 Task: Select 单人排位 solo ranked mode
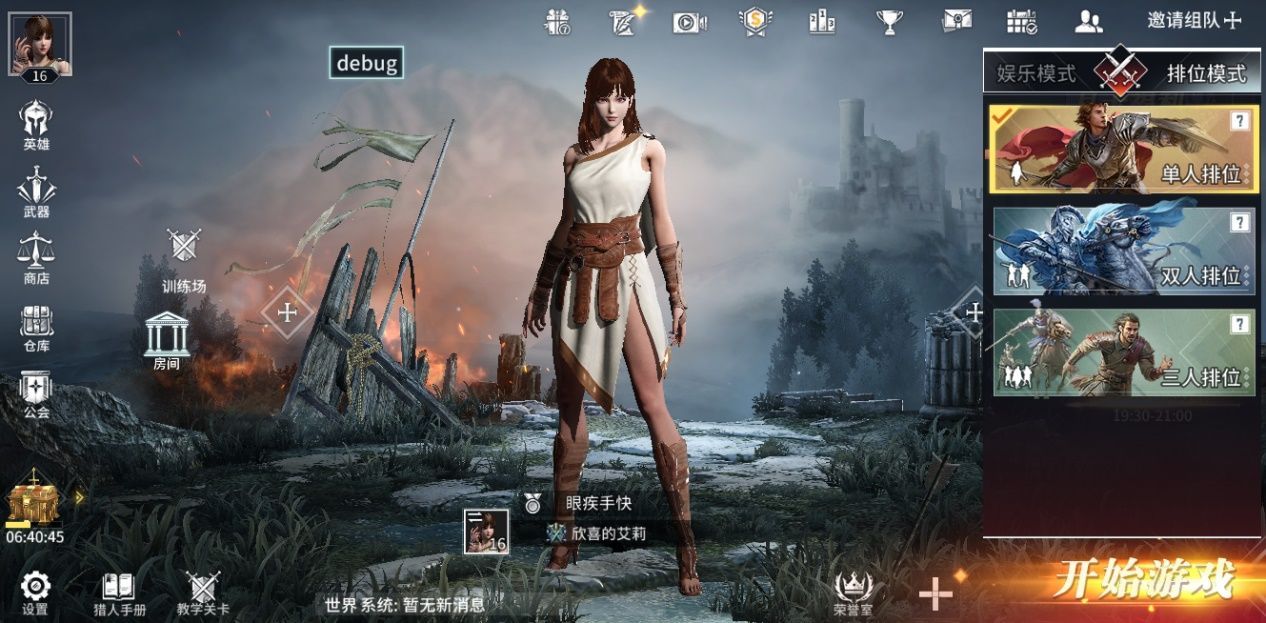(x=1123, y=149)
